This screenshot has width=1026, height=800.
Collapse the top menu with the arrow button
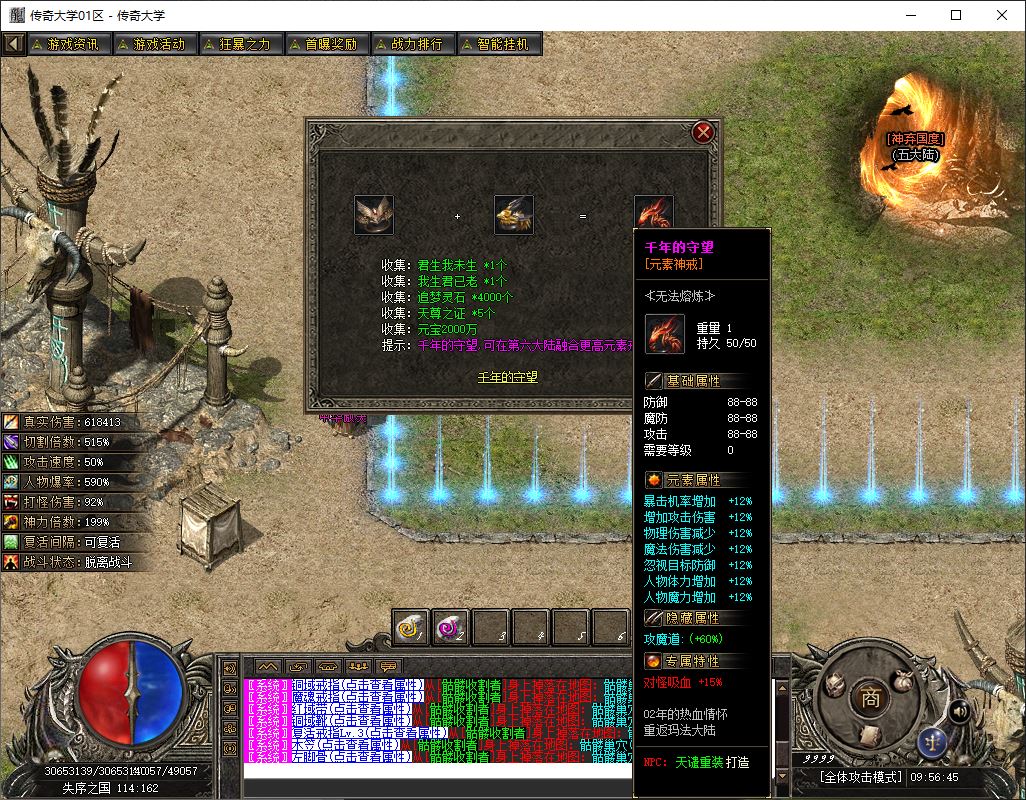point(13,44)
